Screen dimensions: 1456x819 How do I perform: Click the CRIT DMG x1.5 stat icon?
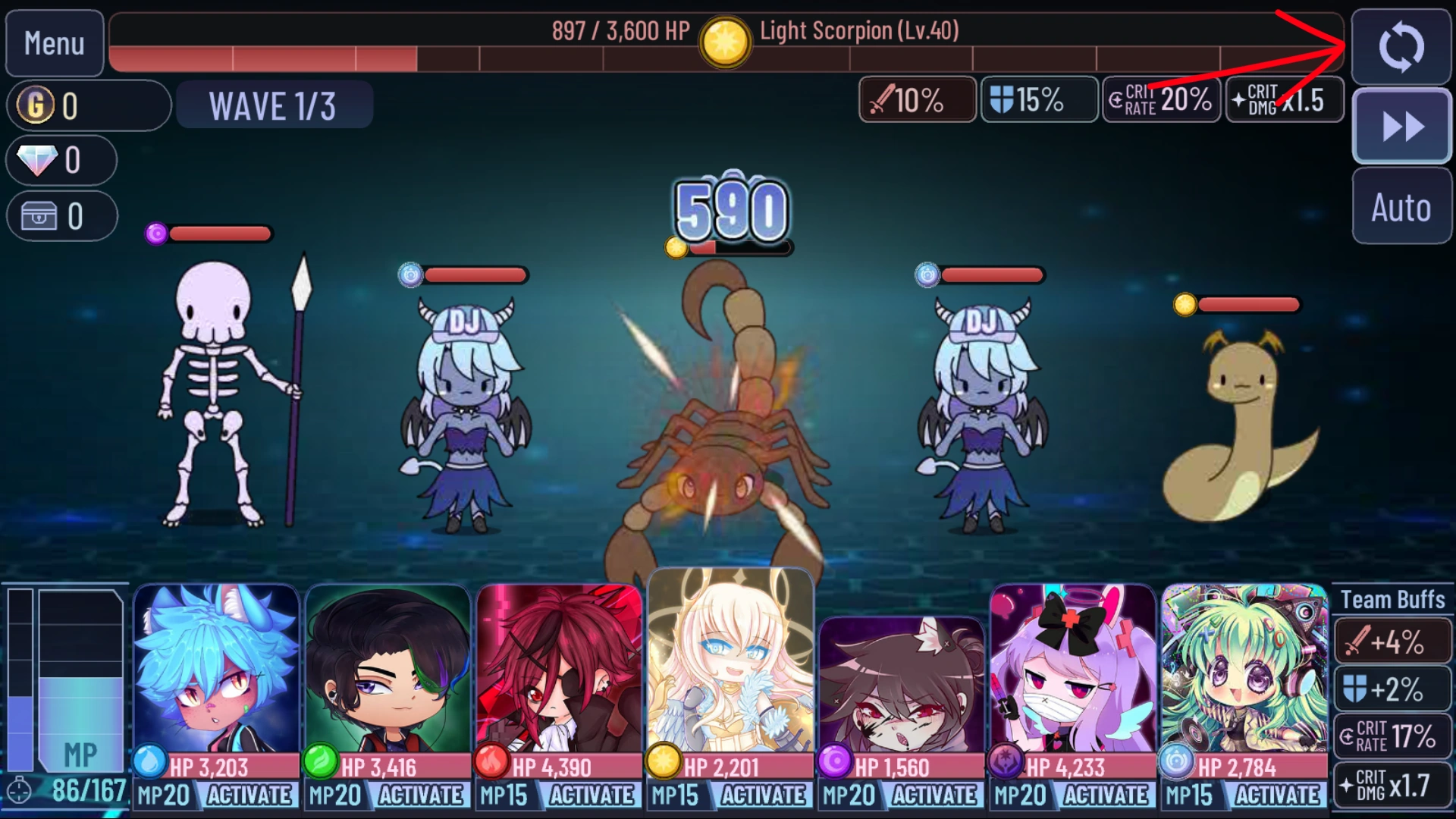1284,99
